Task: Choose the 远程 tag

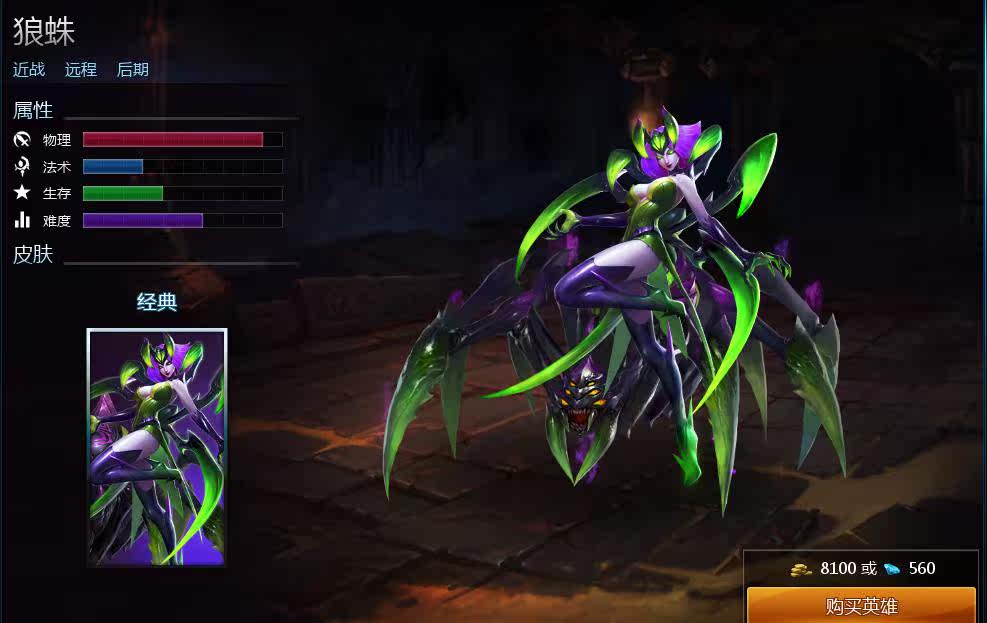Action: coord(81,70)
